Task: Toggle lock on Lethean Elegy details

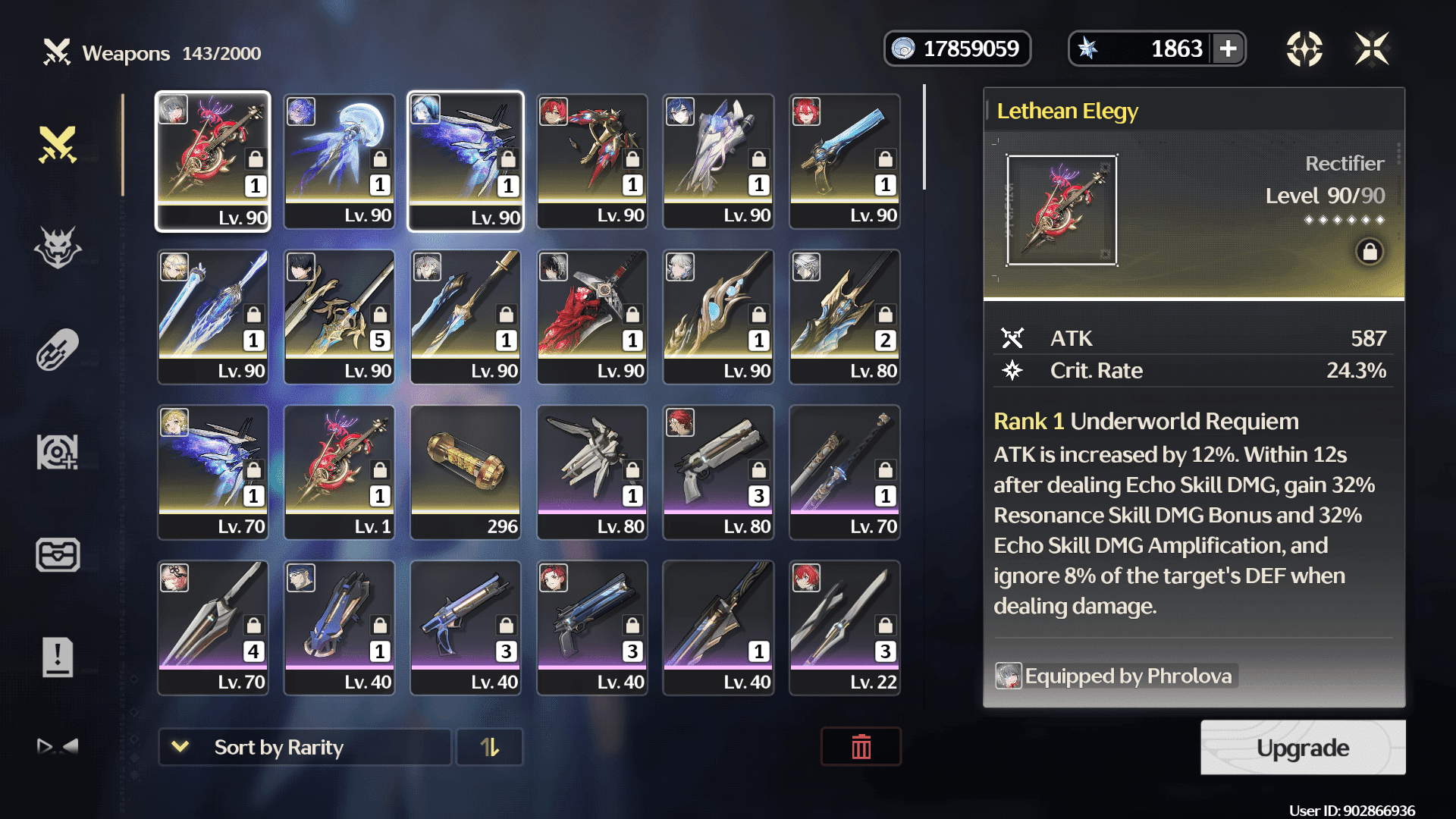Action: (x=1370, y=252)
